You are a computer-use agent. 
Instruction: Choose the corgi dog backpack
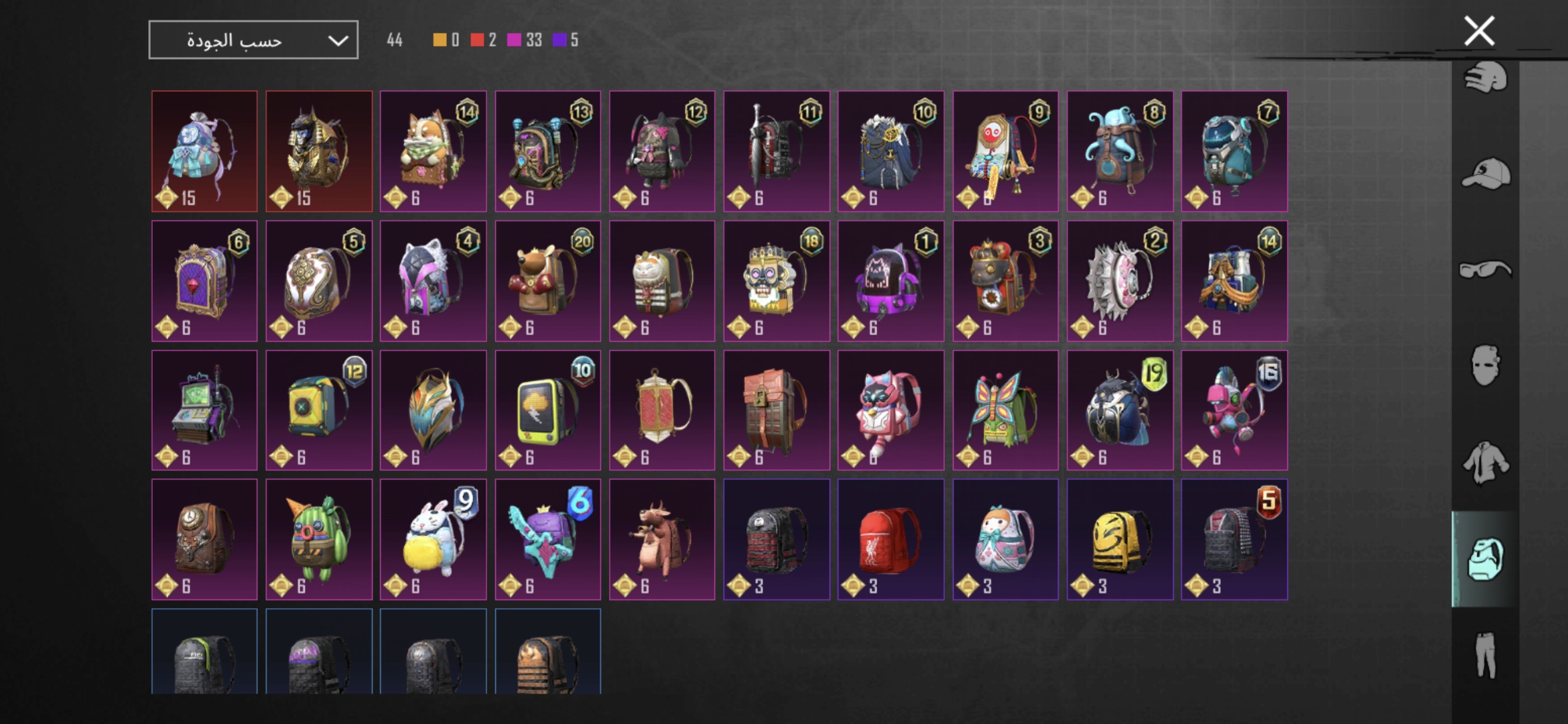click(433, 152)
